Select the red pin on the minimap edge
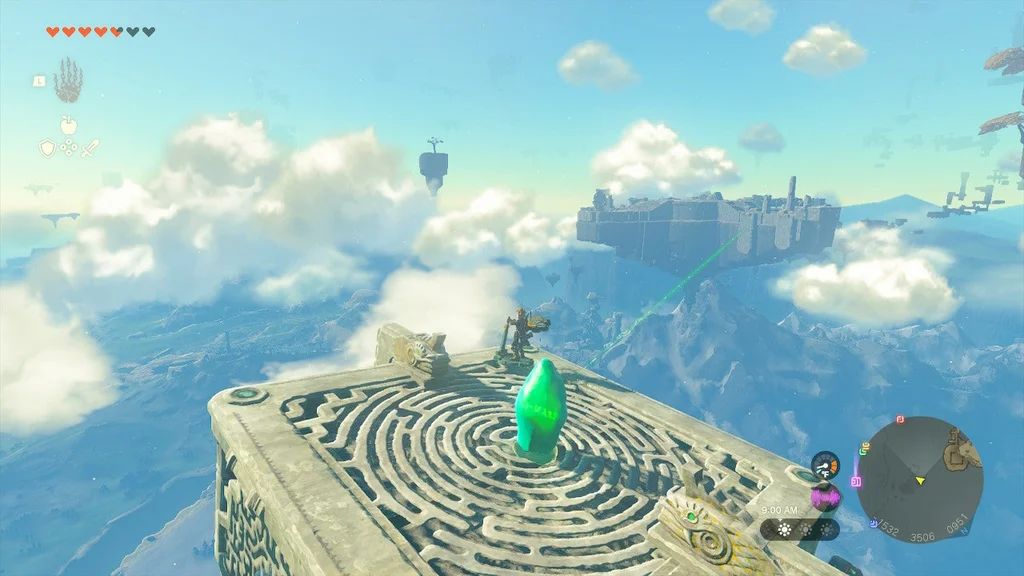This screenshot has height=576, width=1024. click(900, 419)
